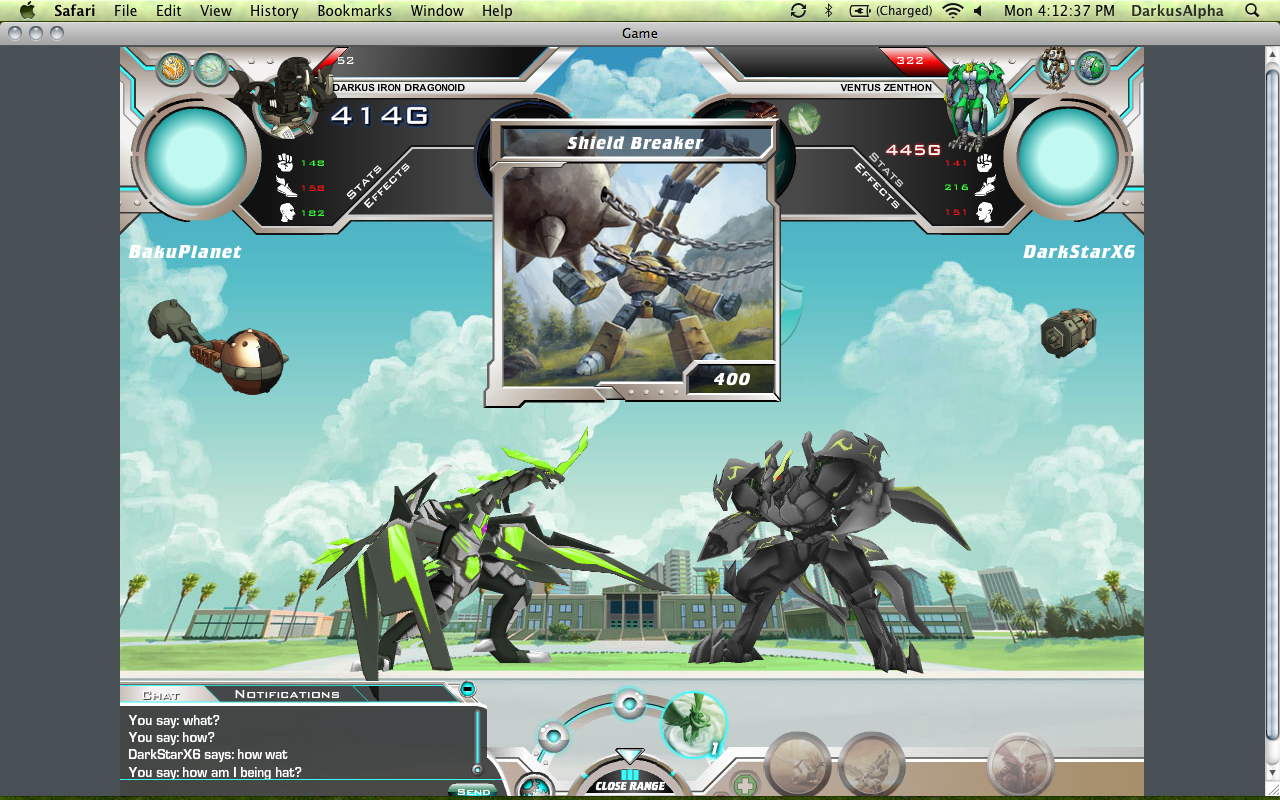Select the green globe icon above DarkStarX6's gauge
Viewport: 1280px width, 800px height.
1092,67
